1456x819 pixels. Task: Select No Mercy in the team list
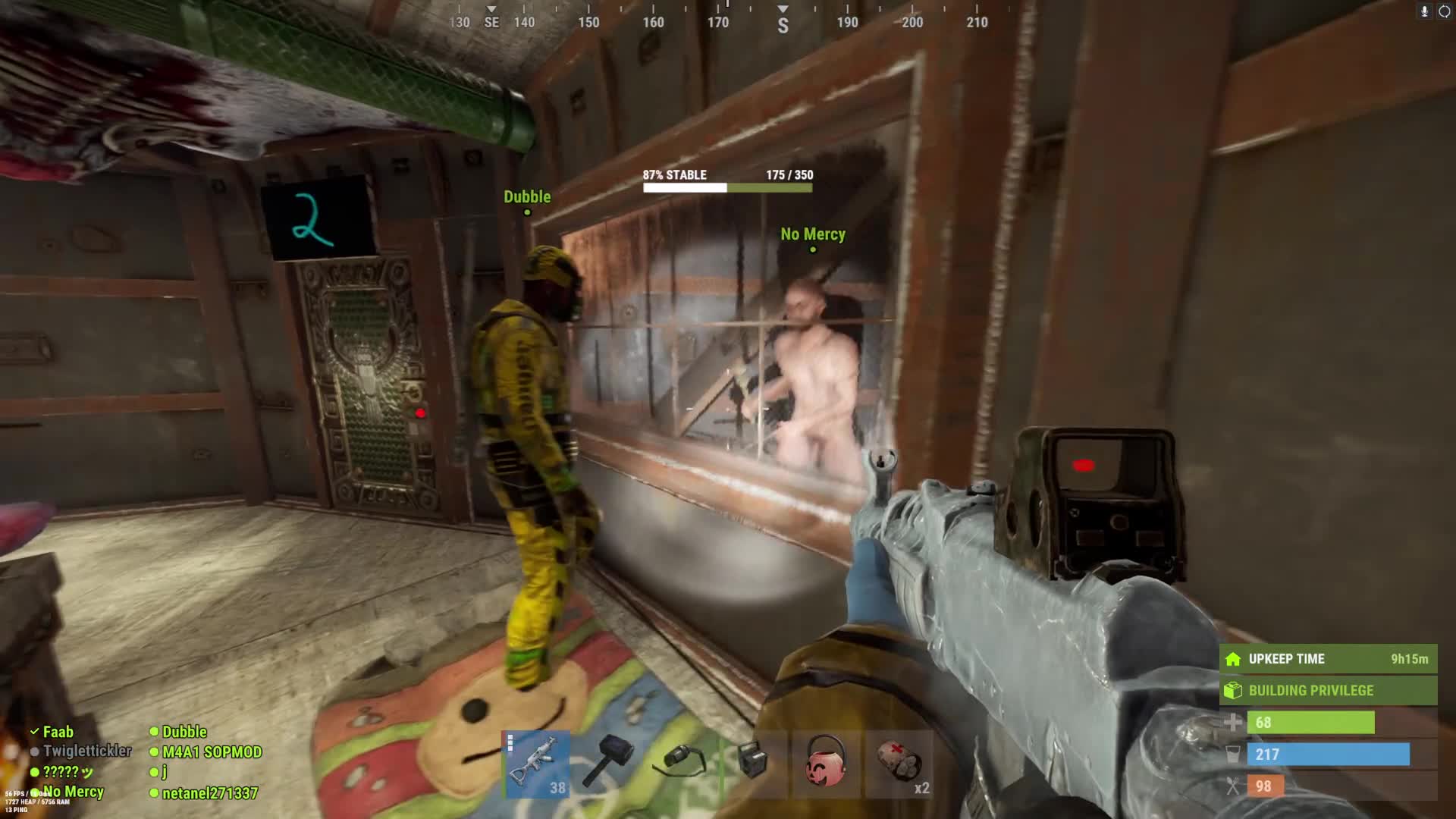tap(73, 792)
